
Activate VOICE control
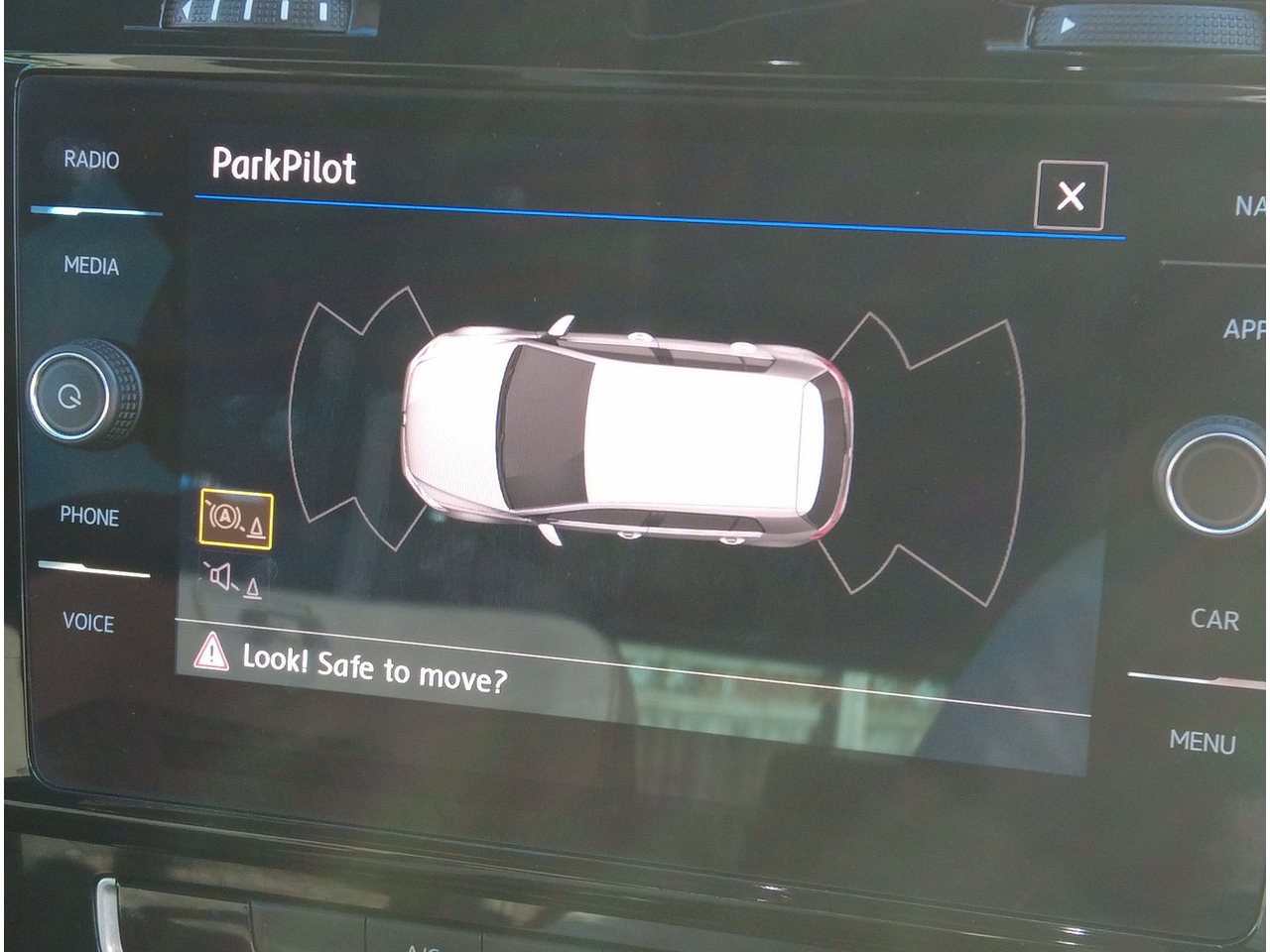(88, 623)
